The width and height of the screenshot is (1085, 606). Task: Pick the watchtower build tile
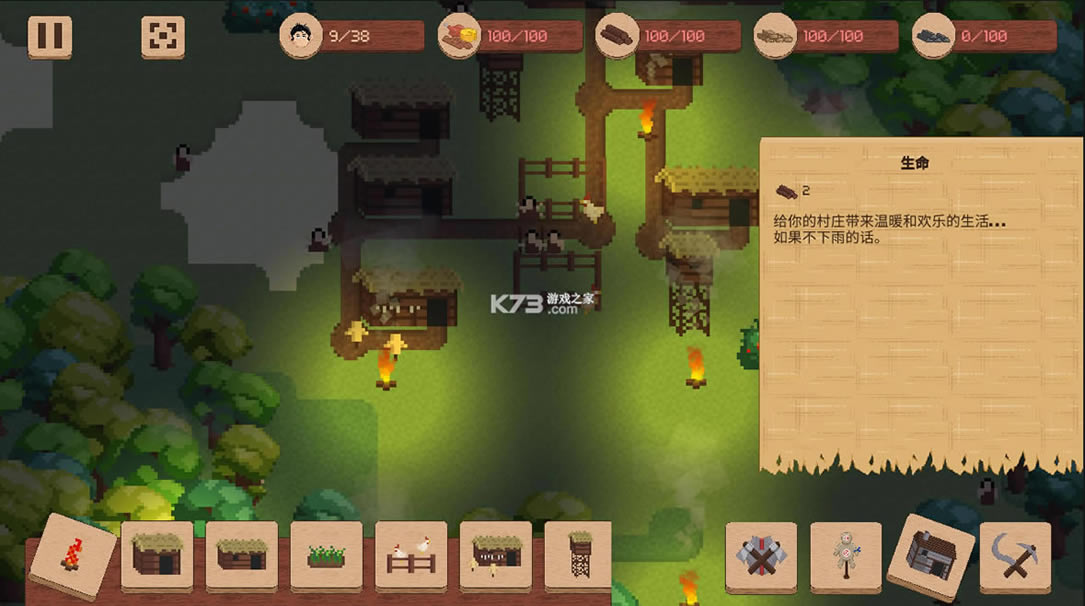click(578, 554)
